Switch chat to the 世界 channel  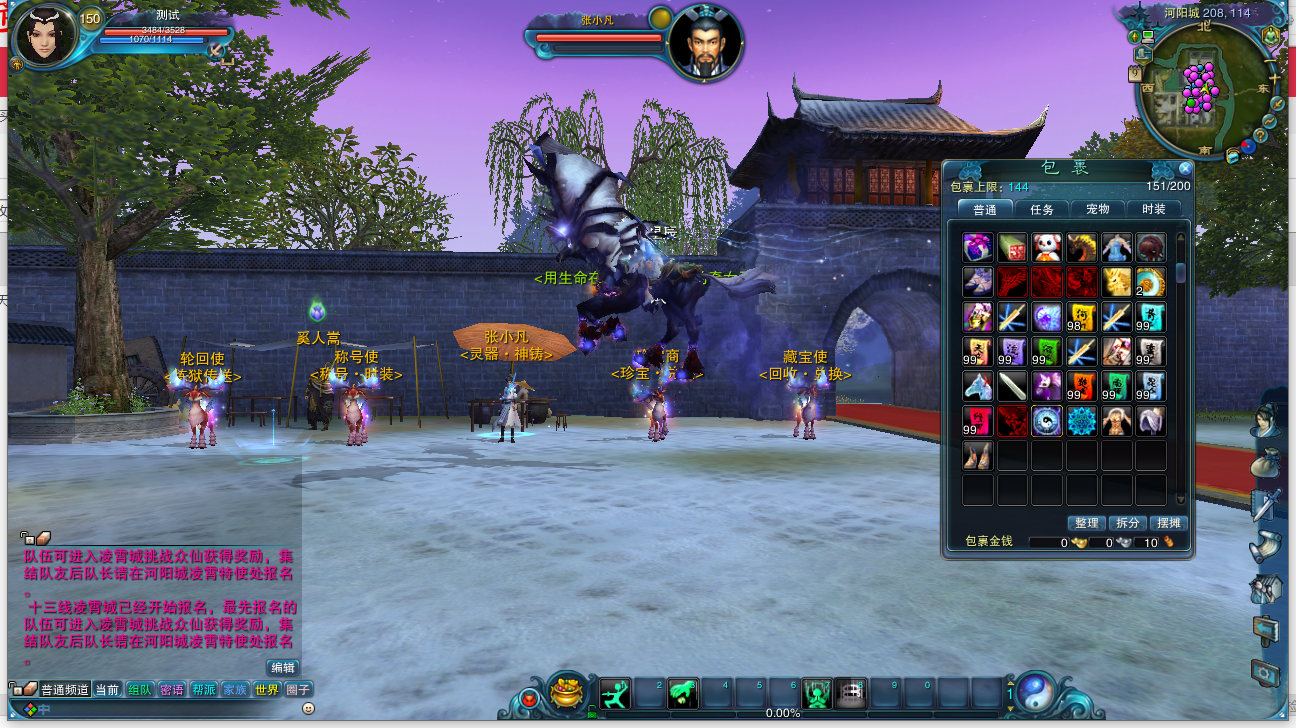point(266,689)
